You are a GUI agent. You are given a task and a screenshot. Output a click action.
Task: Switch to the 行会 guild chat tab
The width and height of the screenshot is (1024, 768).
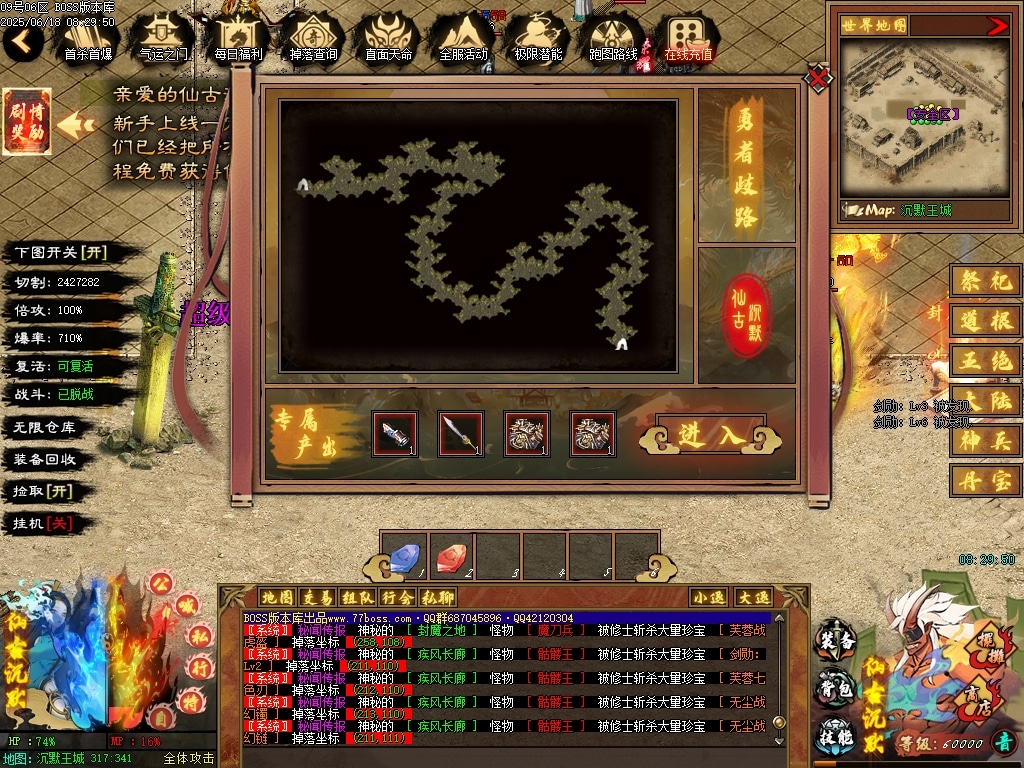[x=397, y=597]
